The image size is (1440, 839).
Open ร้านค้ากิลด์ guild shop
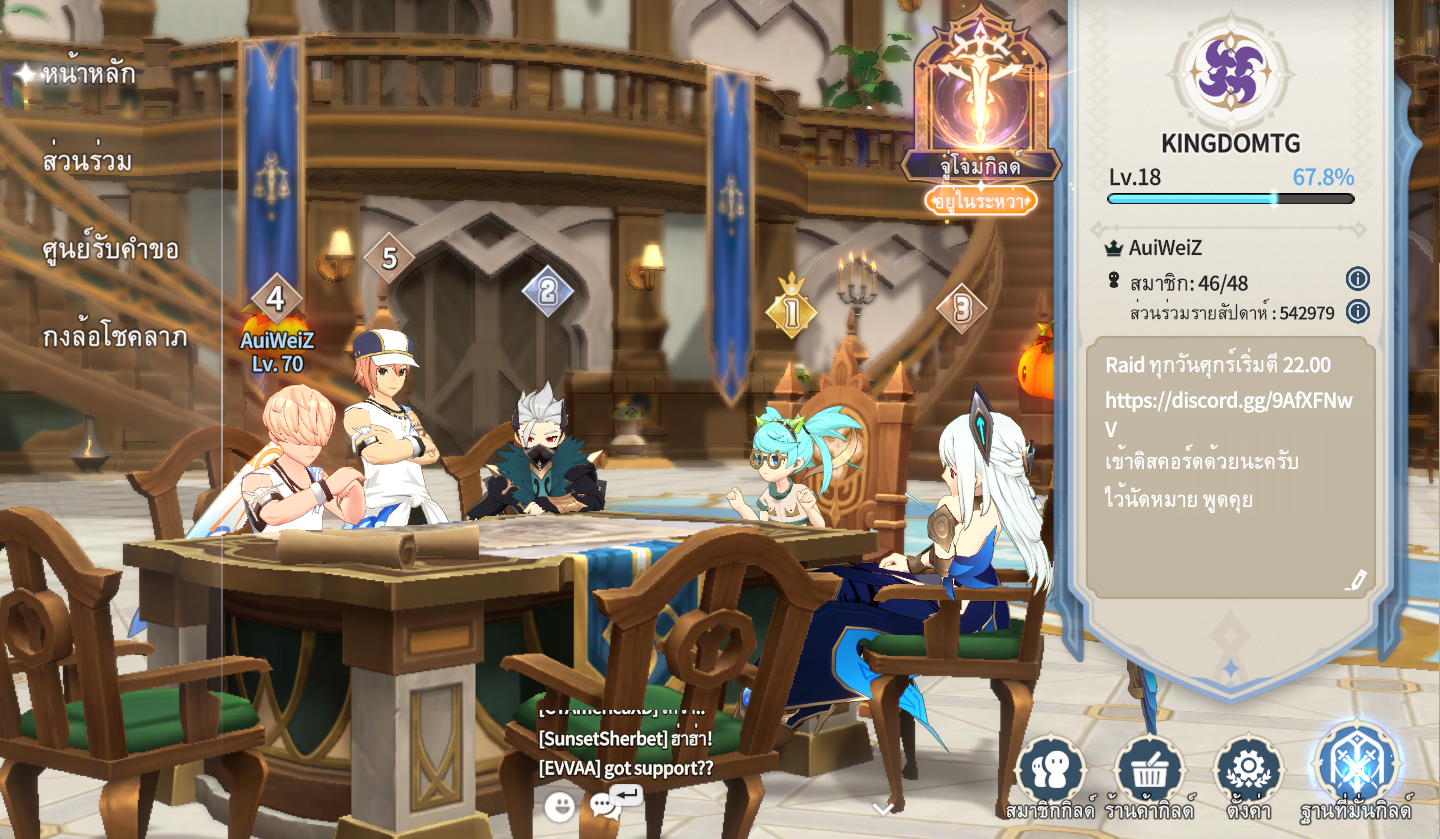tap(1150, 772)
